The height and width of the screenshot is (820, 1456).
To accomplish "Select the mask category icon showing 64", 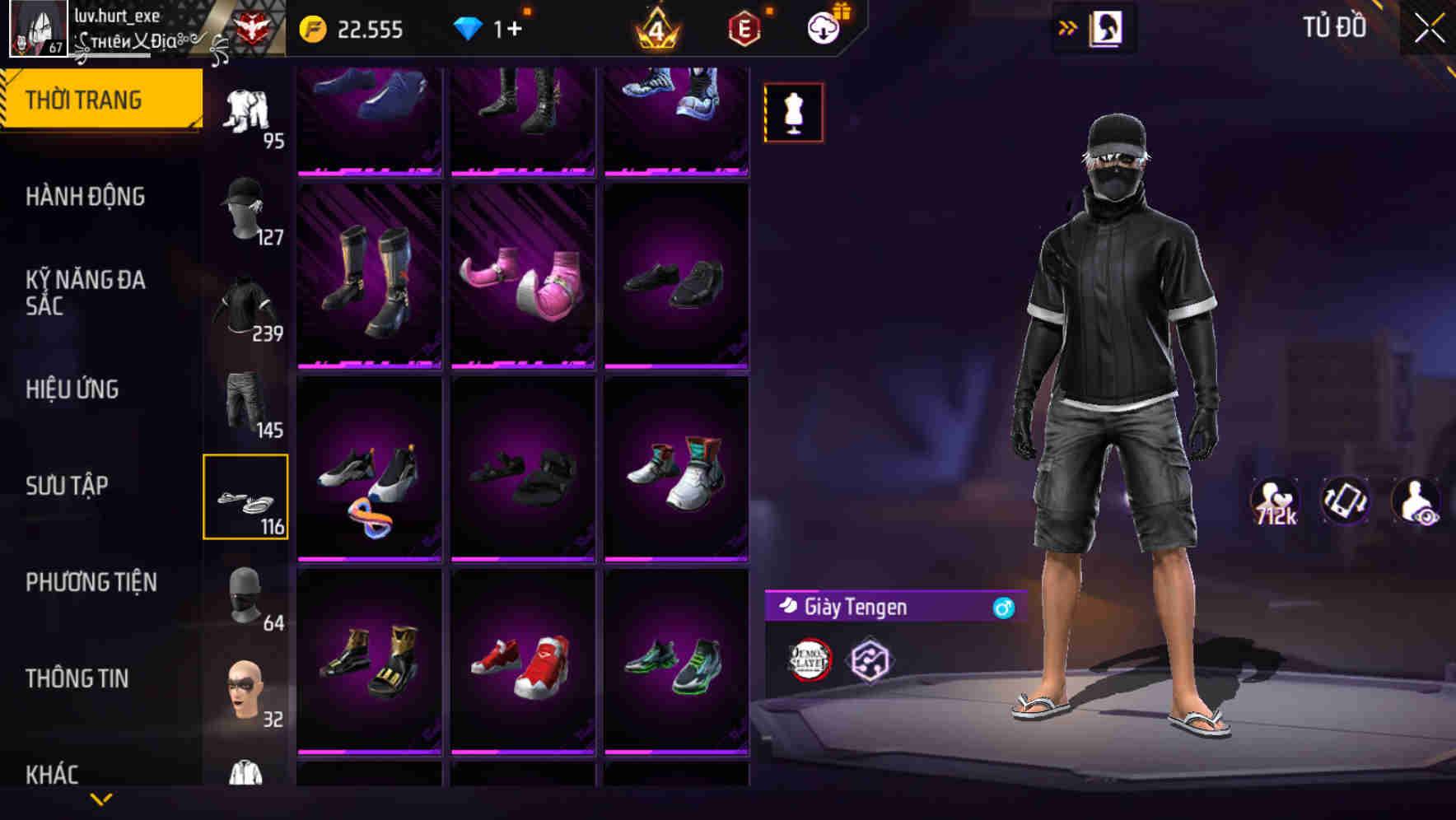I will coord(247,591).
